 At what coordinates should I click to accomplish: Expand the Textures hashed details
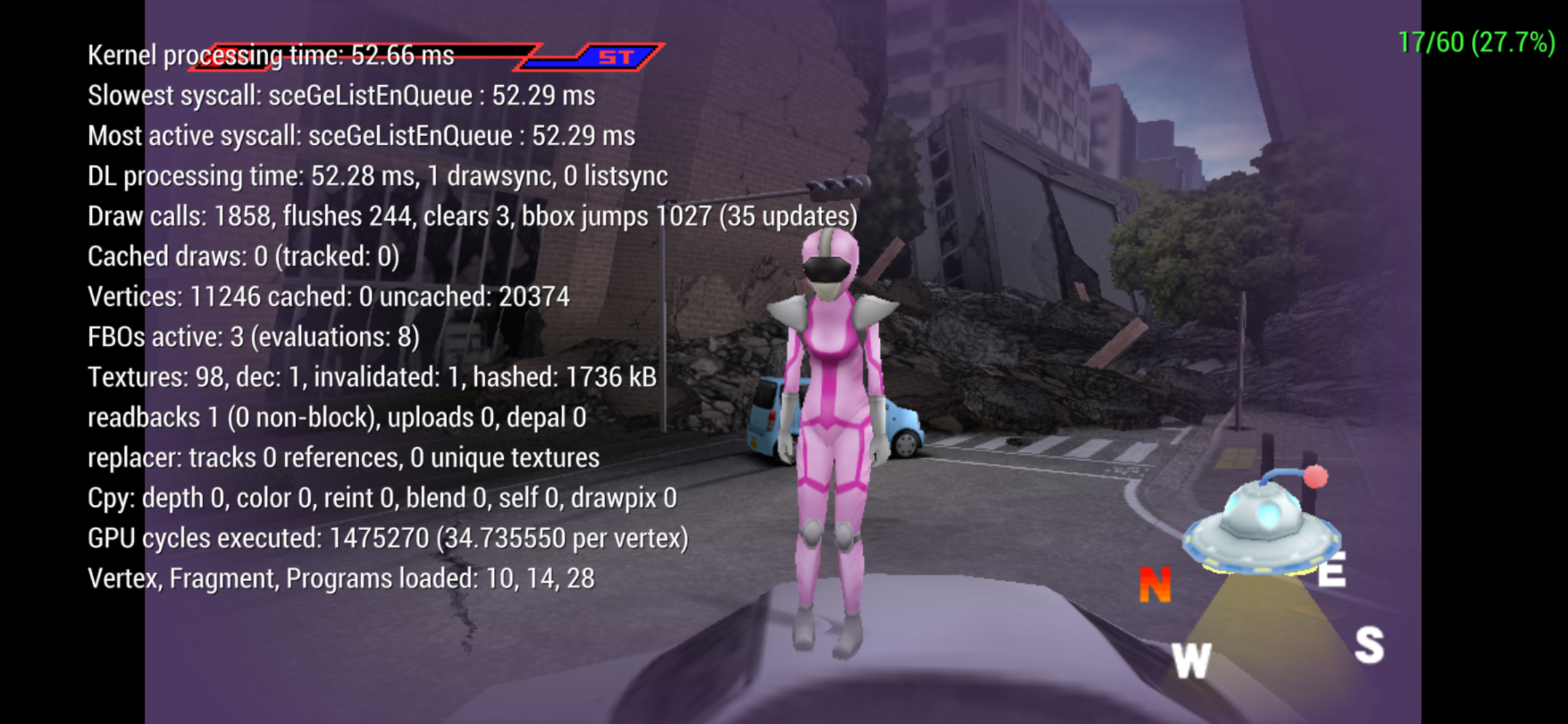point(372,377)
